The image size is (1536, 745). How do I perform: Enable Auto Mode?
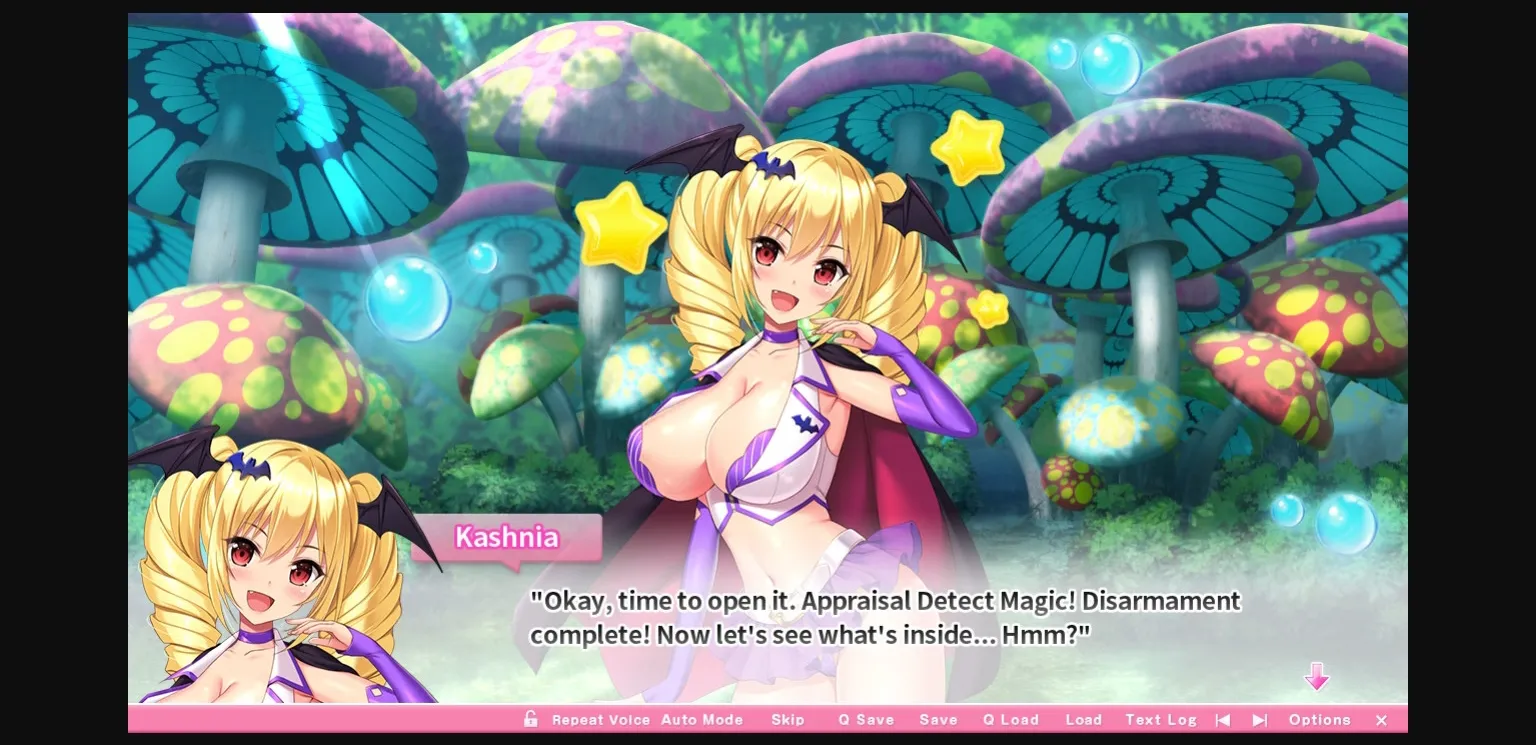pyautogui.click(x=703, y=719)
